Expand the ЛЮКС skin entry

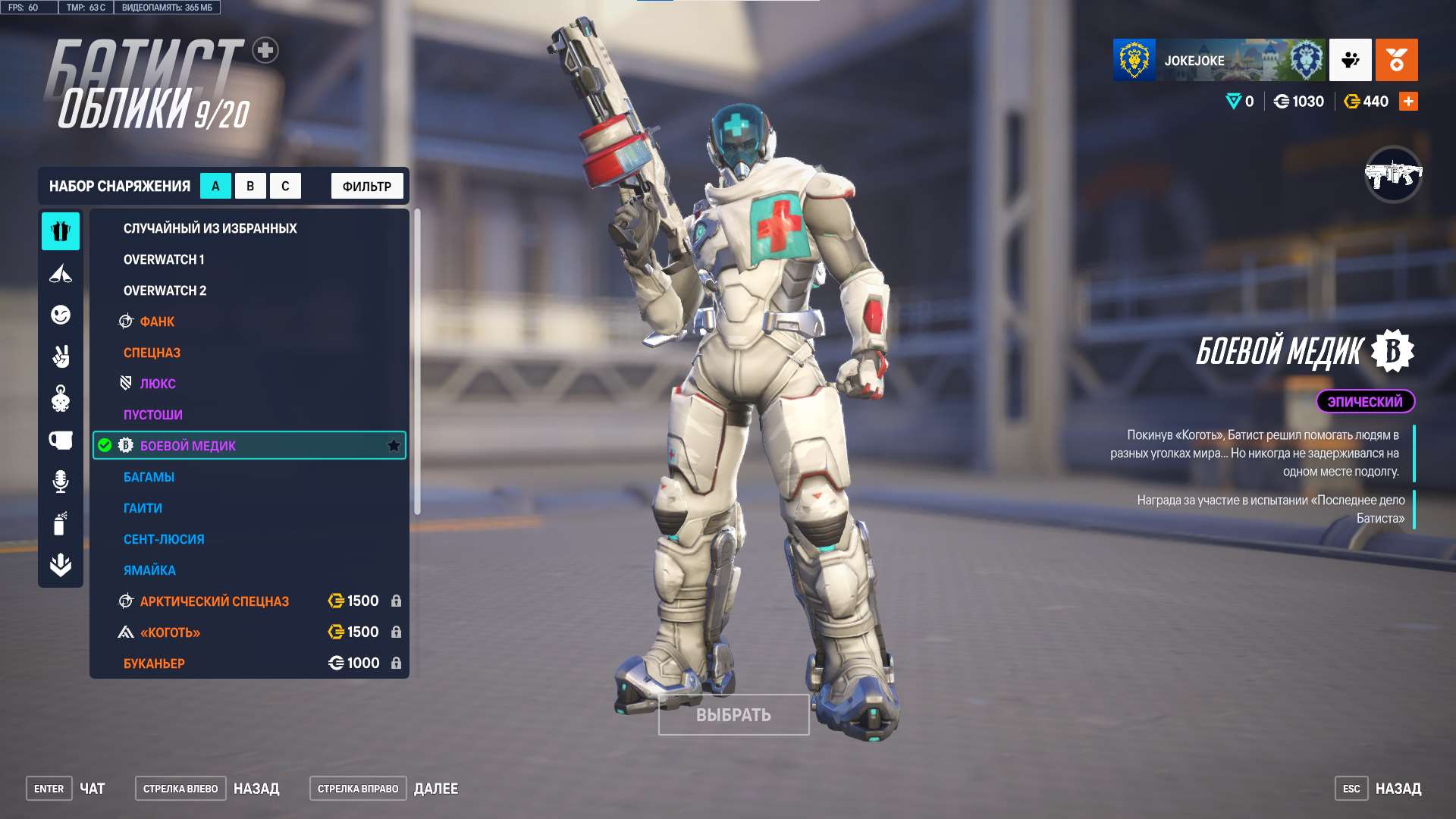click(158, 384)
